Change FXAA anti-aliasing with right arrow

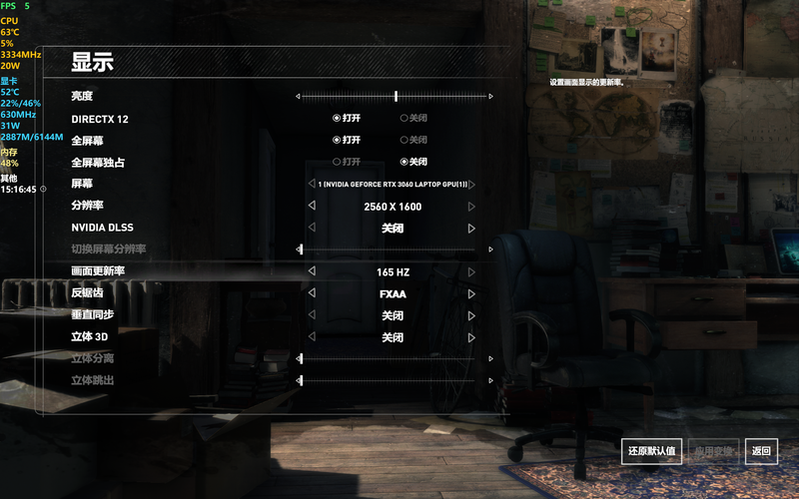[x=472, y=294]
